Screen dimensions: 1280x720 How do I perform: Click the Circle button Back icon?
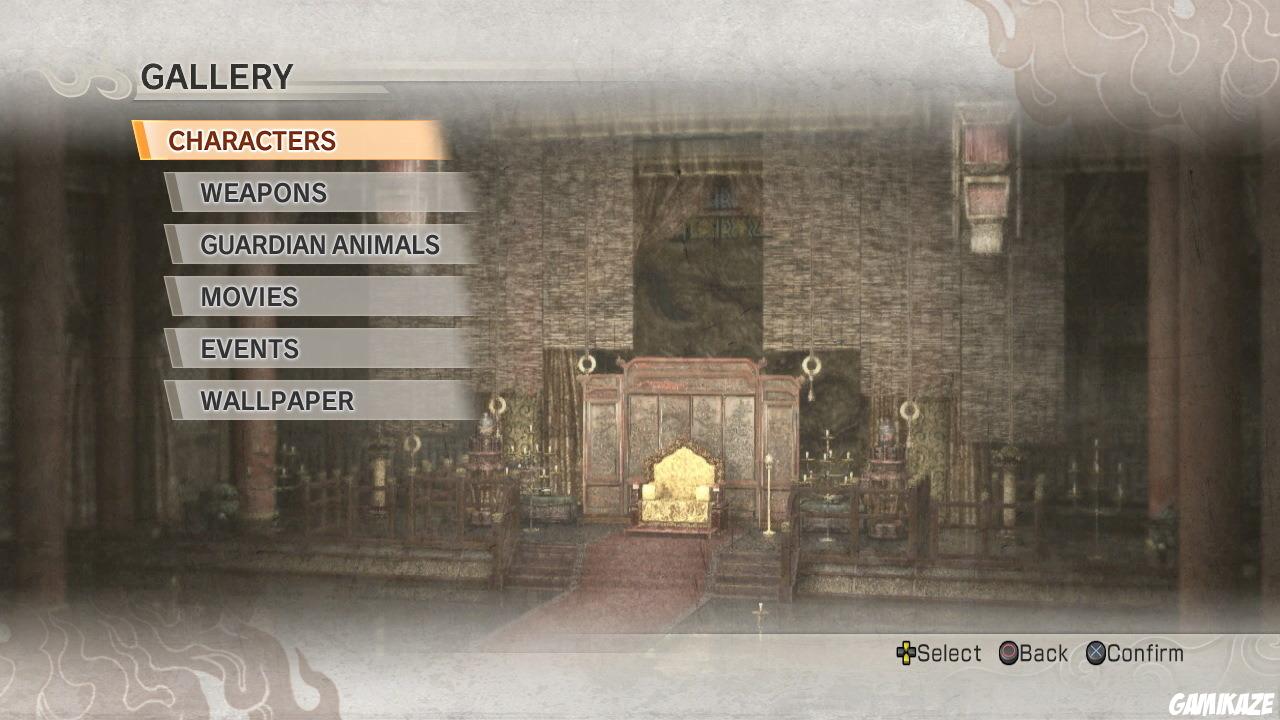click(1008, 654)
